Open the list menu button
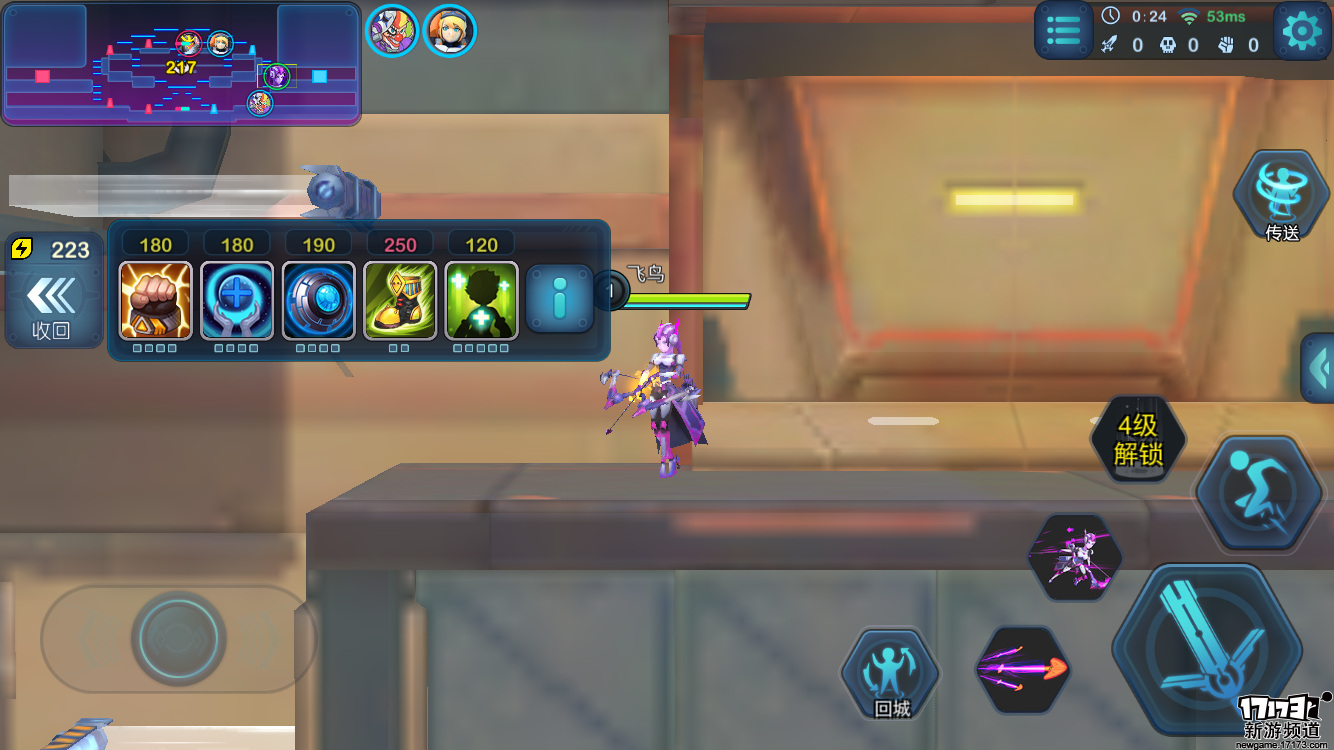1334x750 pixels. click(x=1063, y=31)
